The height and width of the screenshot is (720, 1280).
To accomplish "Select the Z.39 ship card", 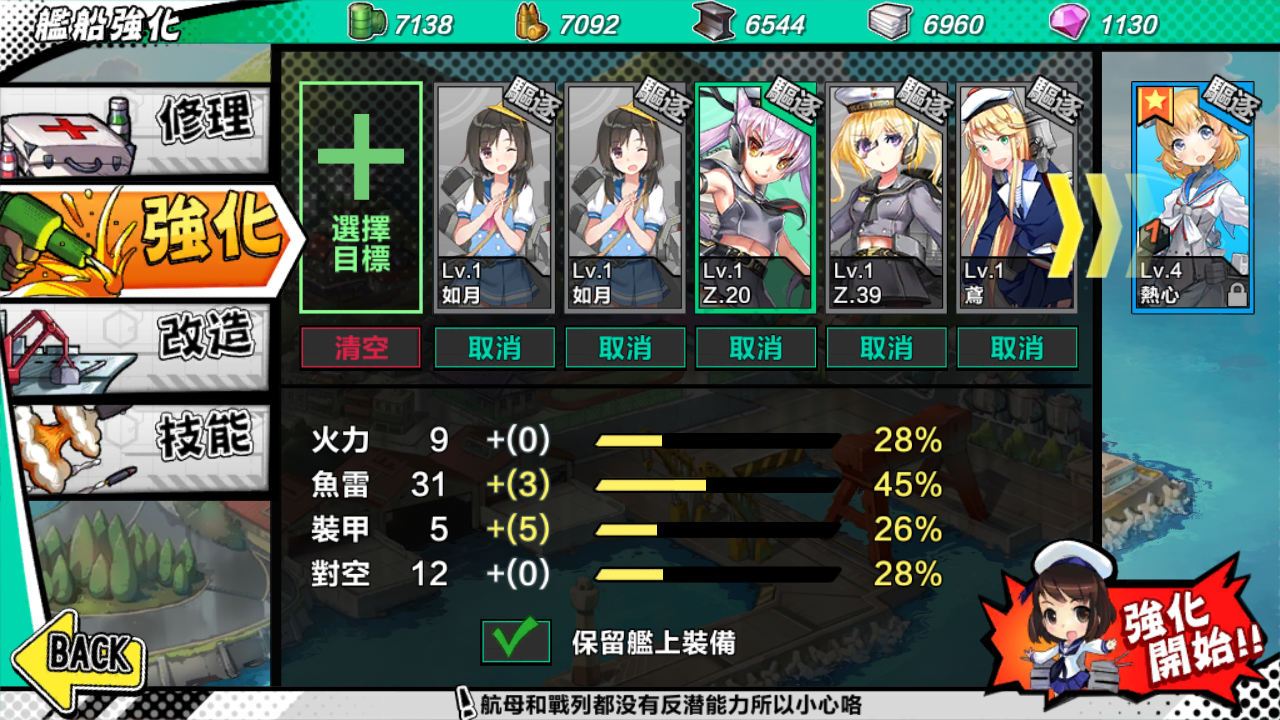I will point(887,198).
